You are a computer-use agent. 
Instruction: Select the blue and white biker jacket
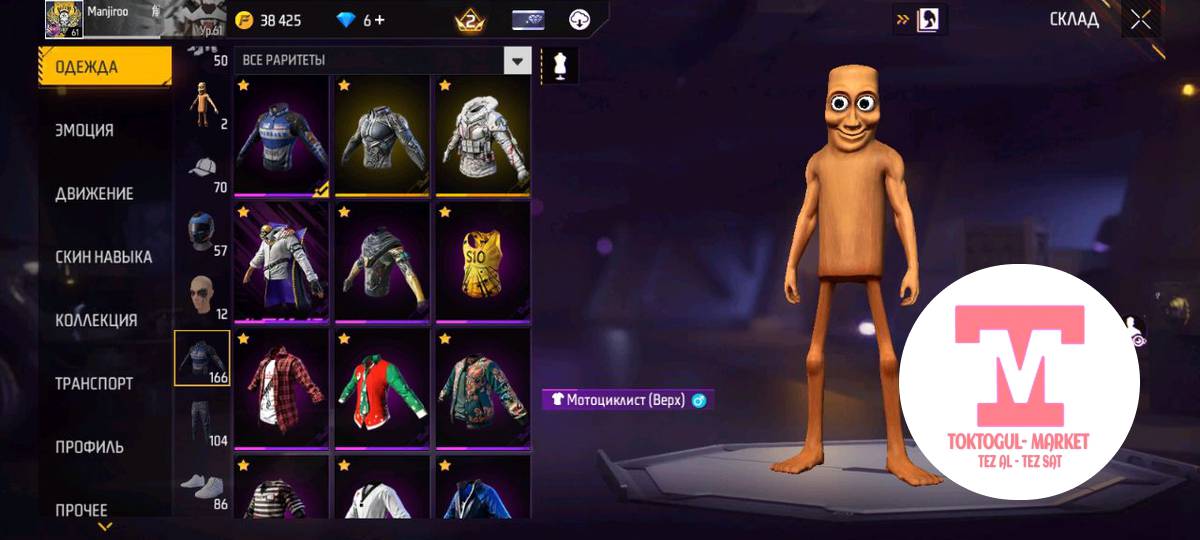[280, 135]
